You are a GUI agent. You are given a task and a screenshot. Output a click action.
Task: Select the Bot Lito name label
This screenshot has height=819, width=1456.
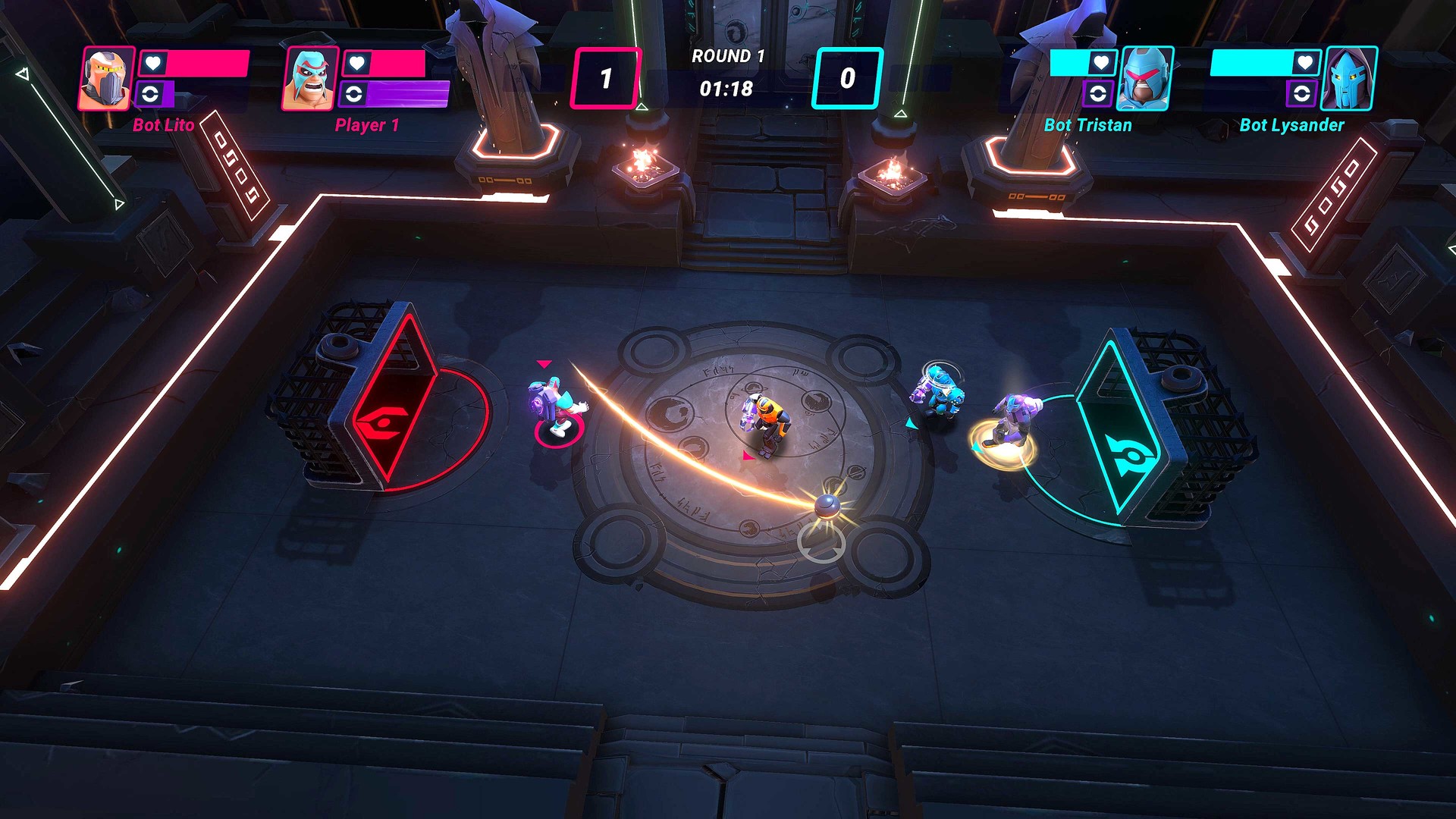[x=162, y=124]
